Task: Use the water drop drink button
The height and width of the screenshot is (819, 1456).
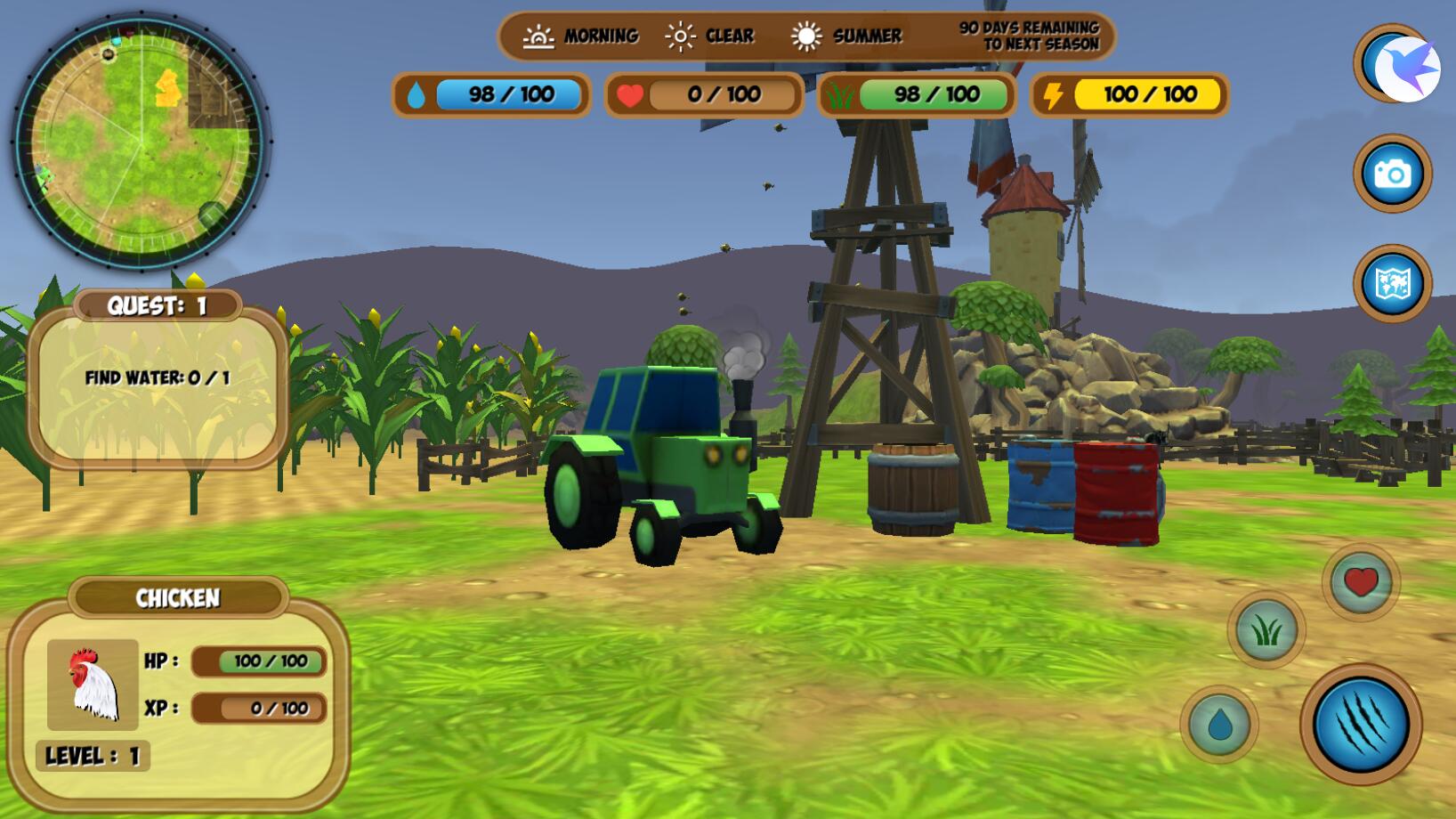Action: pyautogui.click(x=1218, y=725)
